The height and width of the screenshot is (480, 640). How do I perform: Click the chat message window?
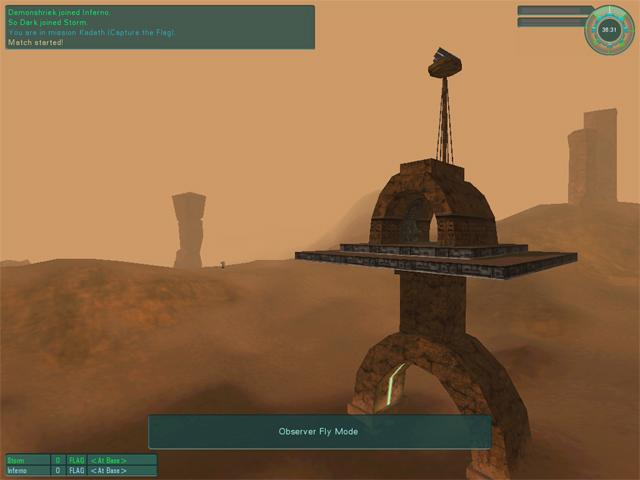[x=160, y=27]
